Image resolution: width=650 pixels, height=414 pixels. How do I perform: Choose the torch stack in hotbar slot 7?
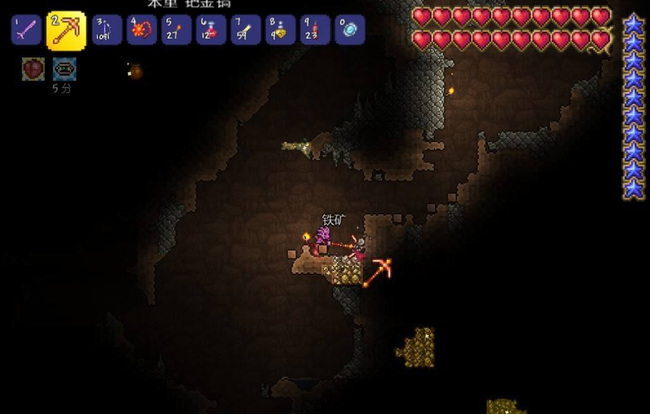pyautogui.click(x=245, y=30)
